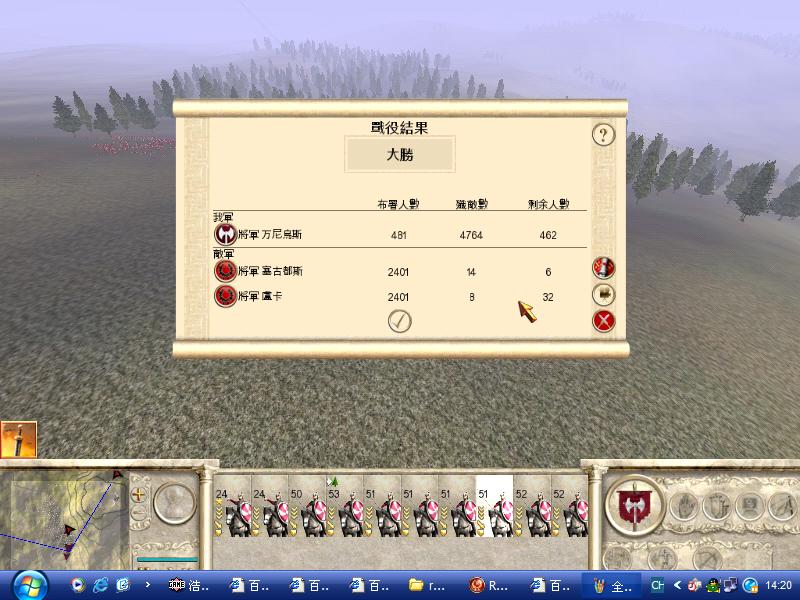Click the arrow button on the results panel

point(603,294)
